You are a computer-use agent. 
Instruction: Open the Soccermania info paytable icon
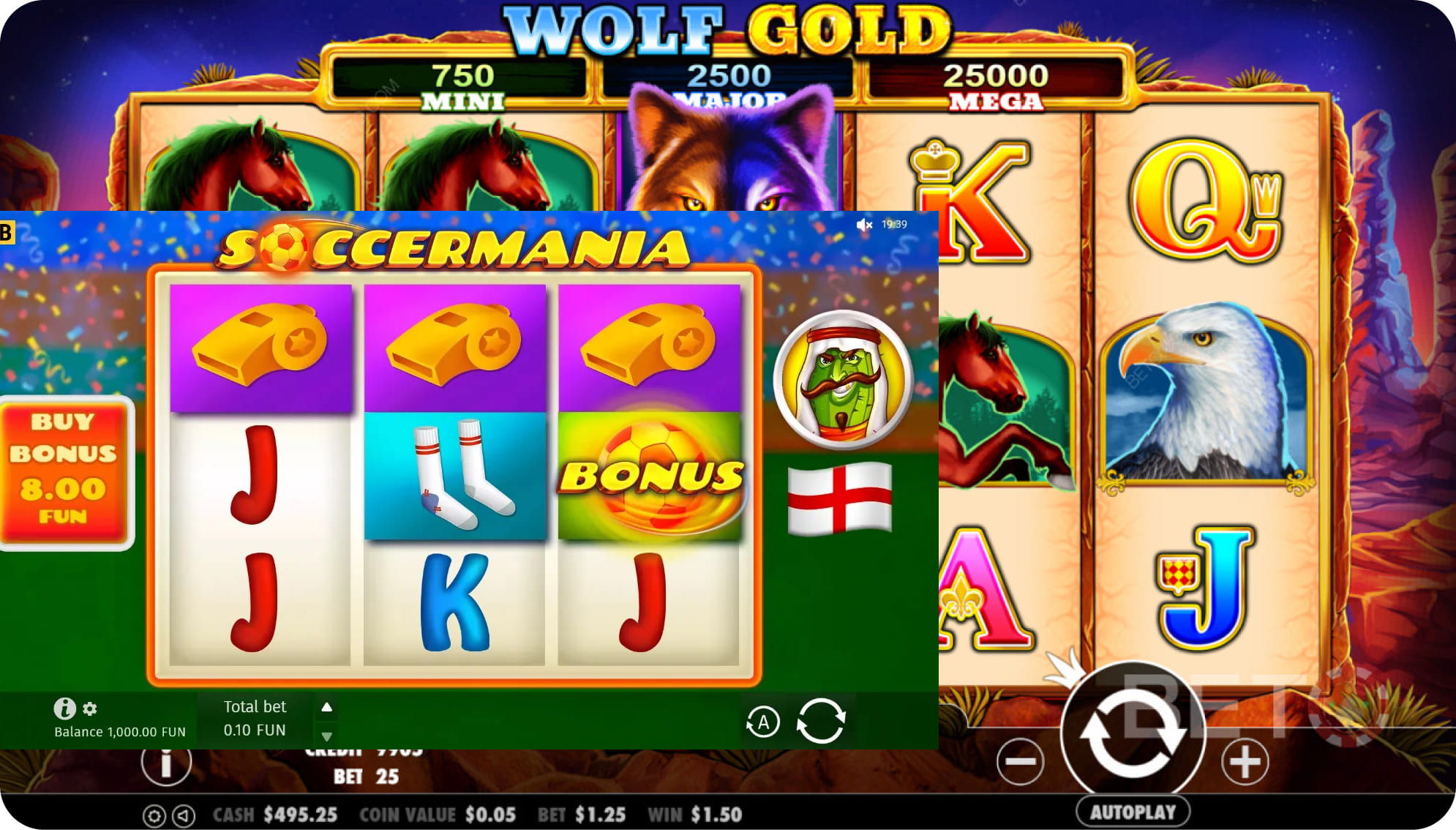click(x=64, y=708)
